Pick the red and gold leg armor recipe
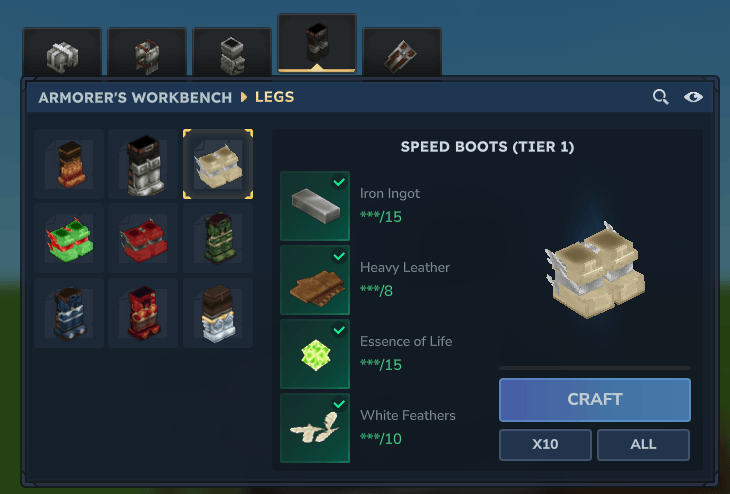The height and width of the screenshot is (494, 730). [x=143, y=313]
